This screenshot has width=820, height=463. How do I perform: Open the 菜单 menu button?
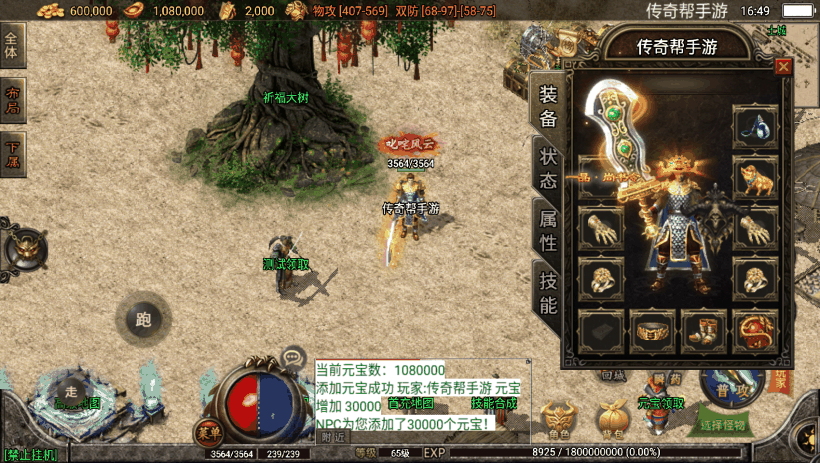[208, 433]
